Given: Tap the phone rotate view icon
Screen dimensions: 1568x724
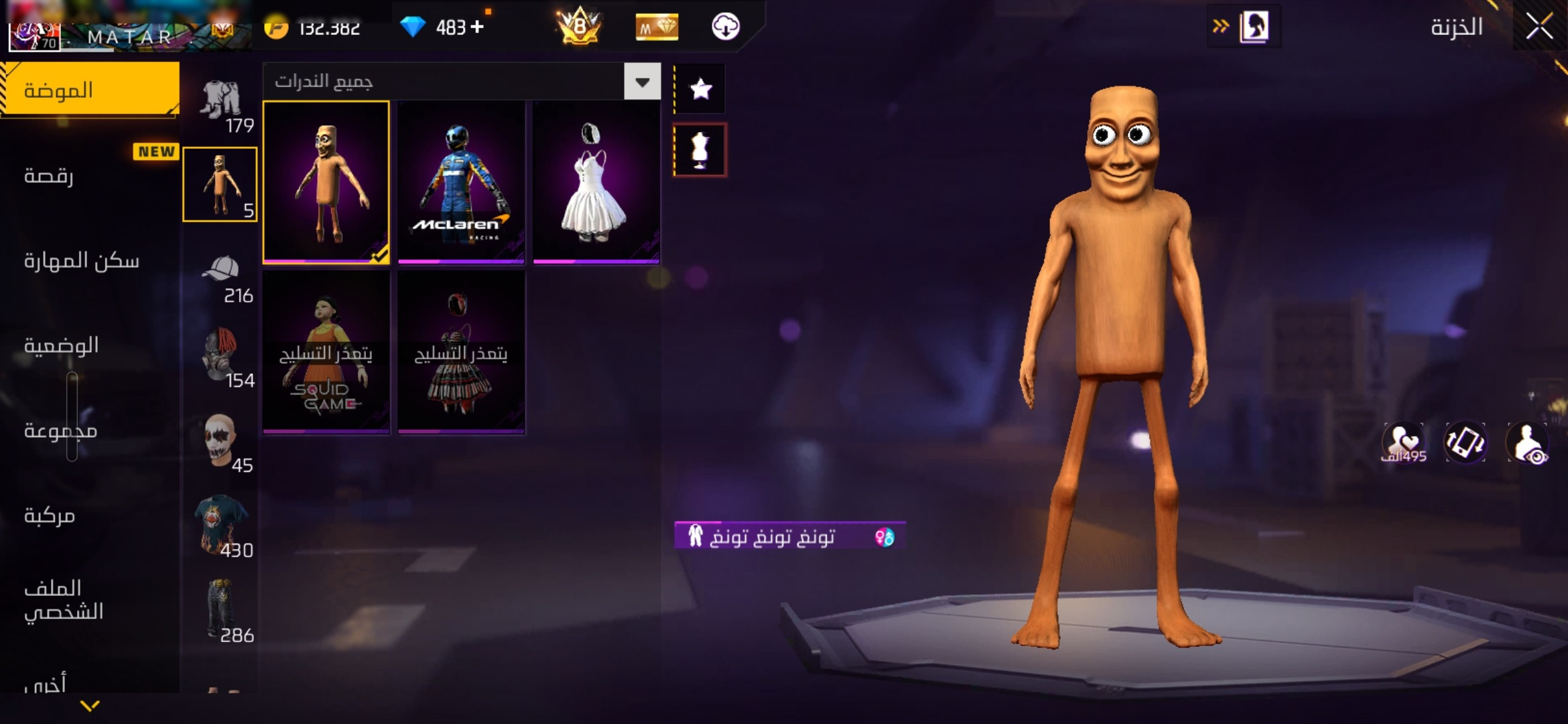Looking at the screenshot, I should [x=1465, y=443].
